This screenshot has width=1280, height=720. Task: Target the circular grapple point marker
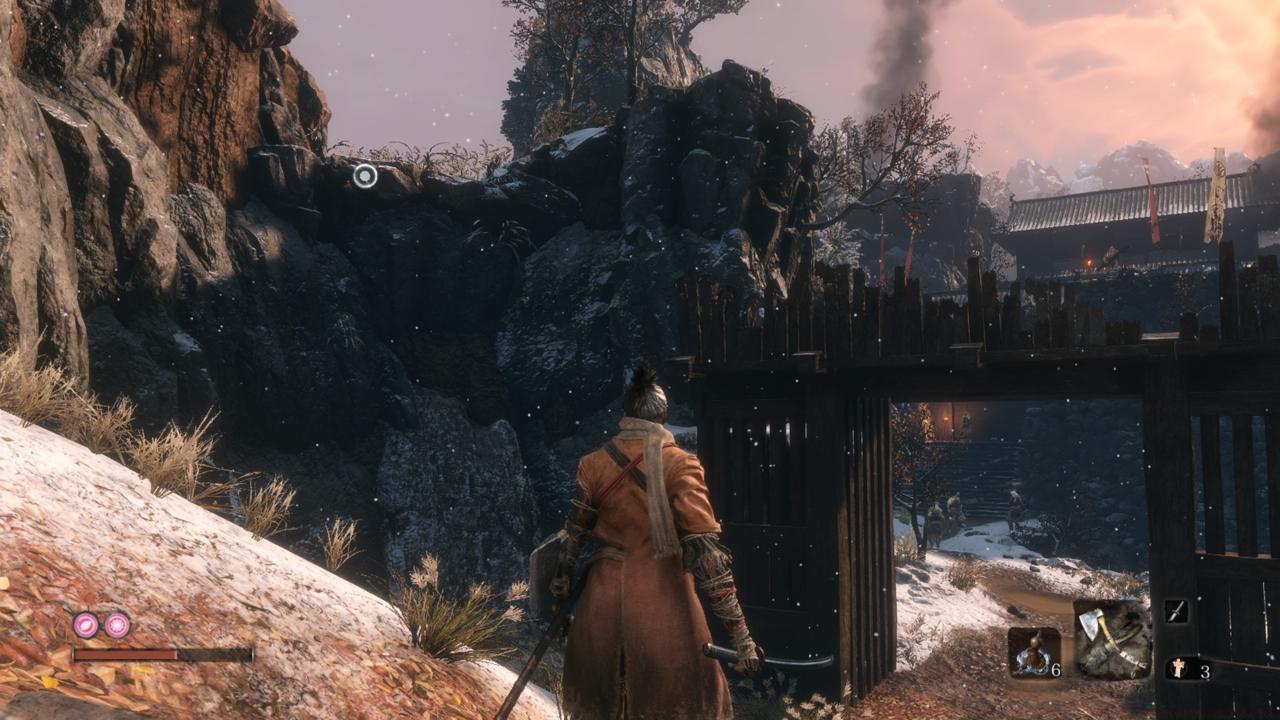[365, 176]
